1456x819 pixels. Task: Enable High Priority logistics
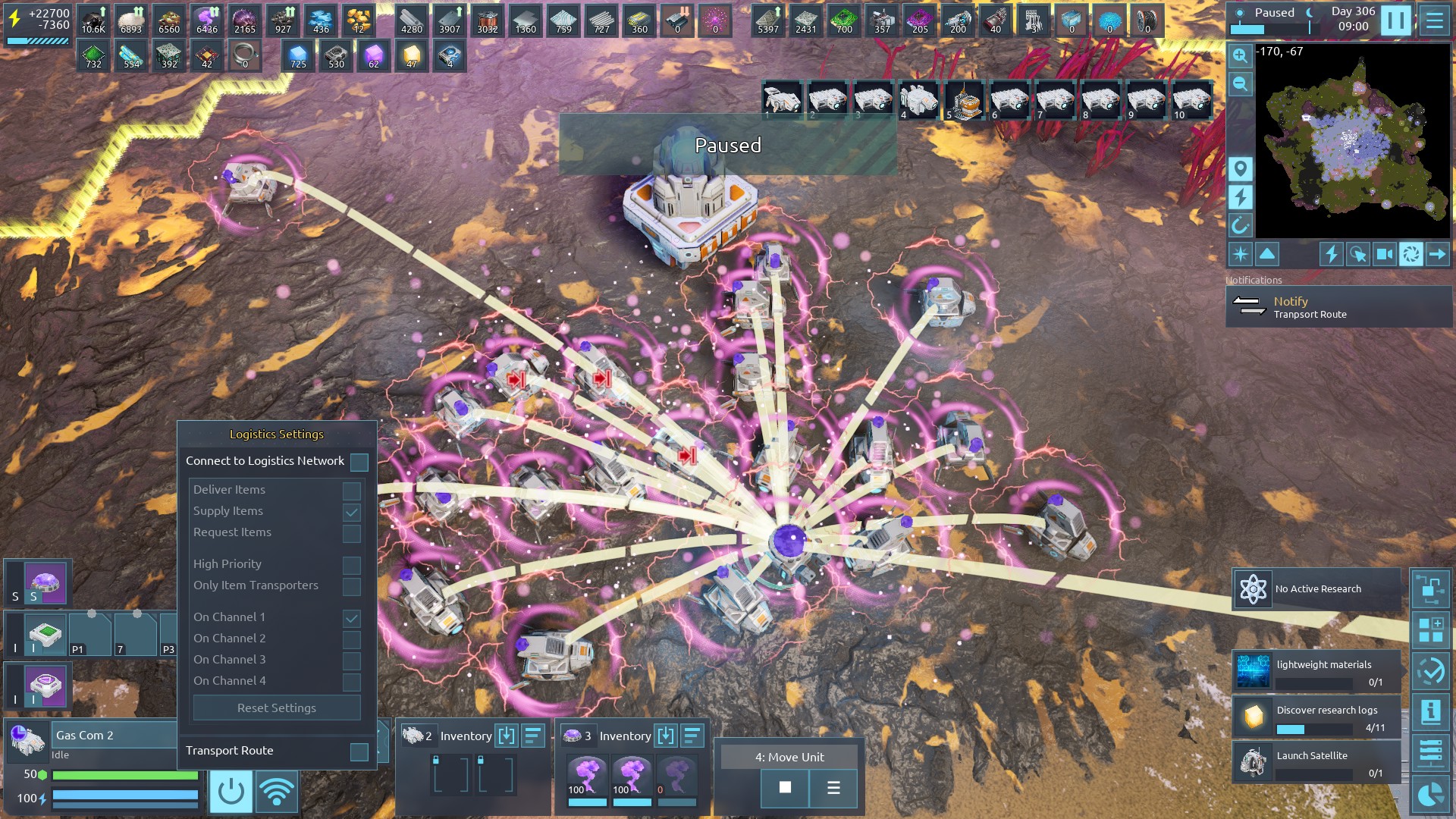click(351, 565)
